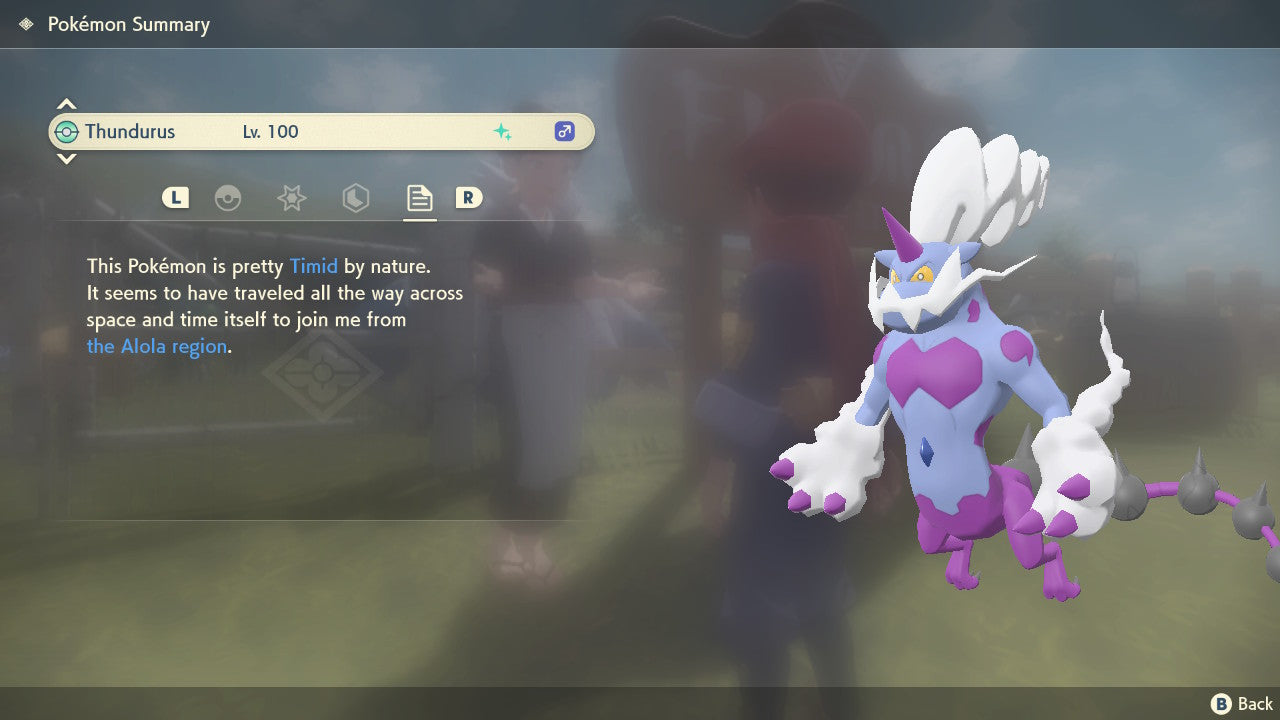Switch to the Poké Ball summary tab
This screenshot has height=720, width=1280.
(x=229, y=198)
